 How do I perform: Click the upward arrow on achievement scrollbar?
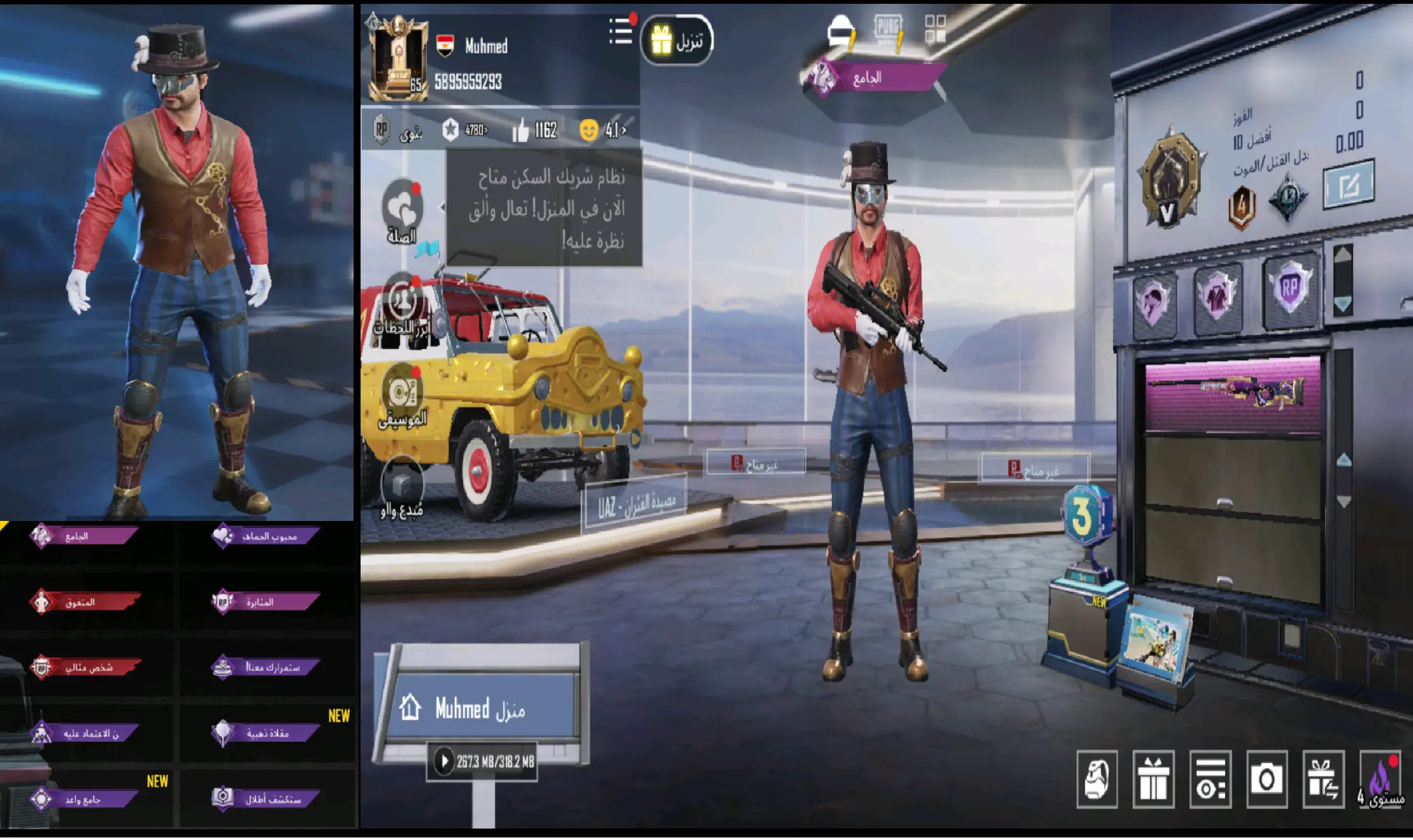(1342, 255)
